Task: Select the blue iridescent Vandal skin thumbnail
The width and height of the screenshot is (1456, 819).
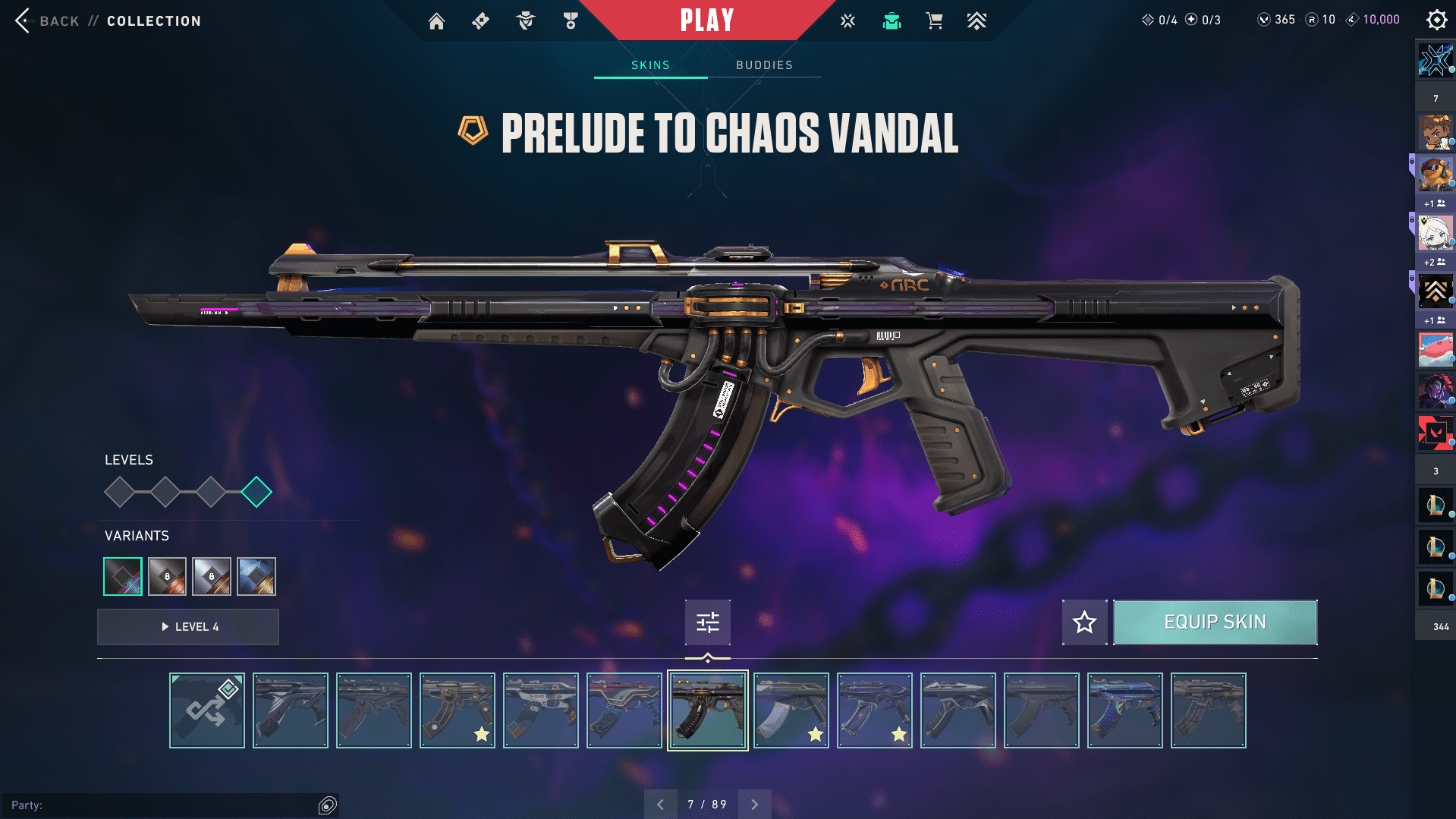Action: pyautogui.click(x=1124, y=710)
